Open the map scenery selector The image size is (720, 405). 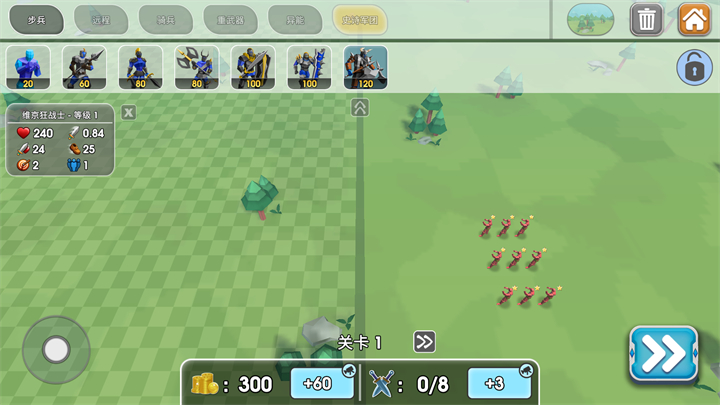click(x=591, y=18)
